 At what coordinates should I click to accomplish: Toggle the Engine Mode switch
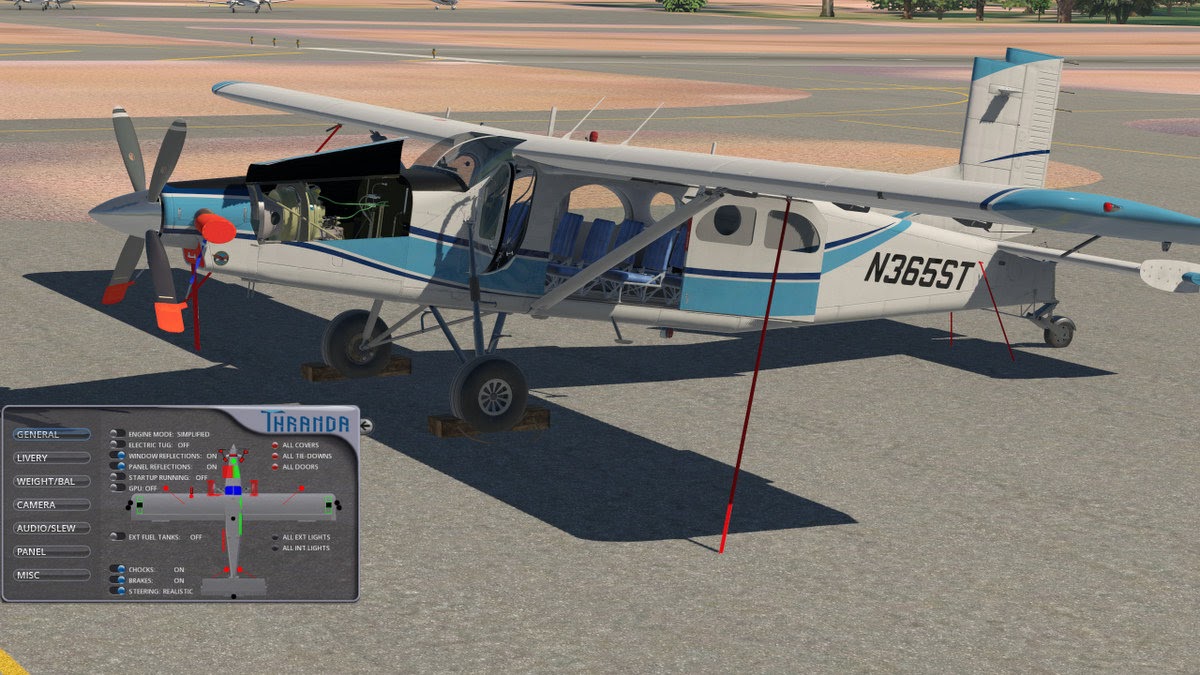[119, 434]
